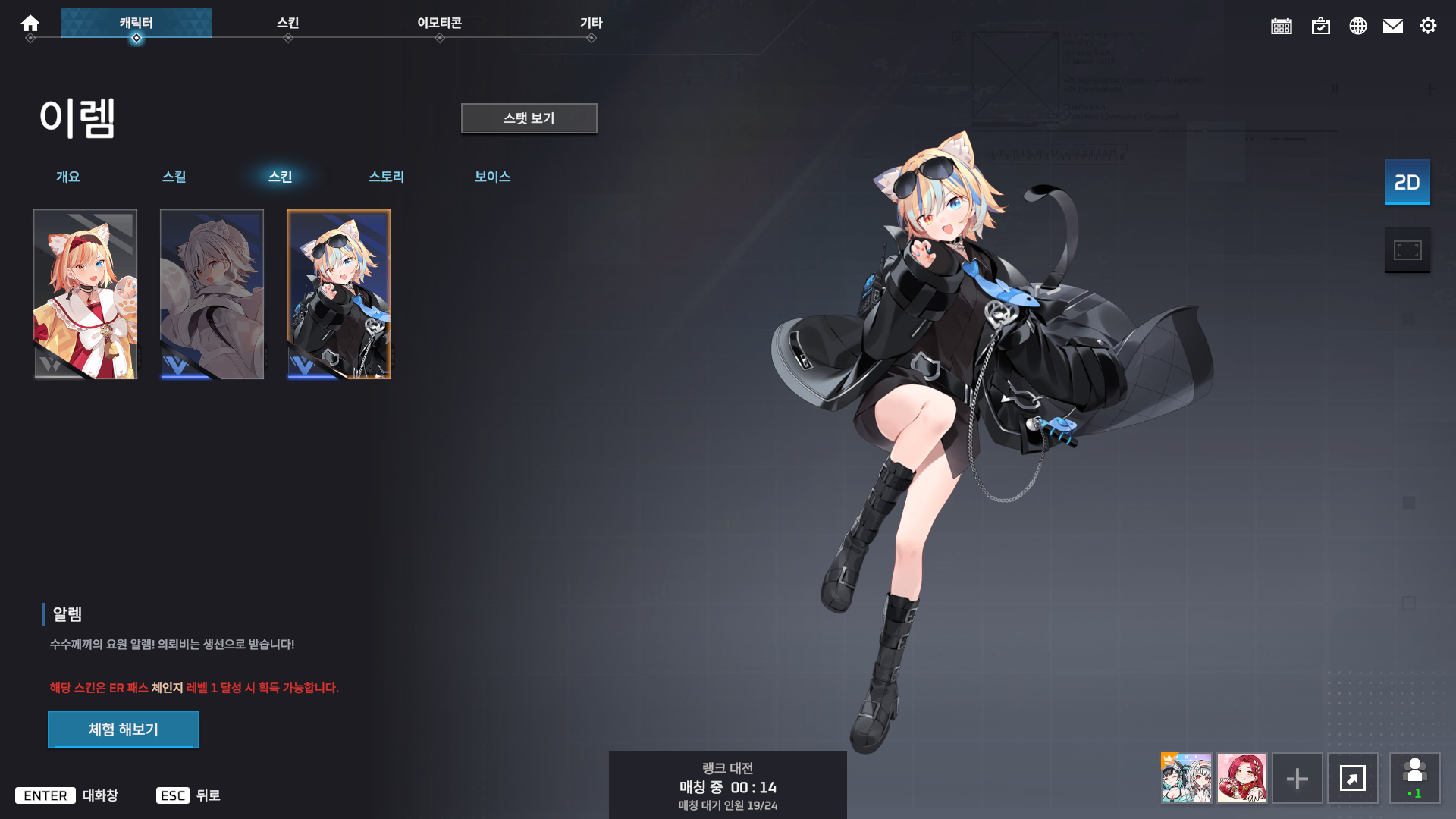
Task: Click the home icon
Action: [x=30, y=23]
